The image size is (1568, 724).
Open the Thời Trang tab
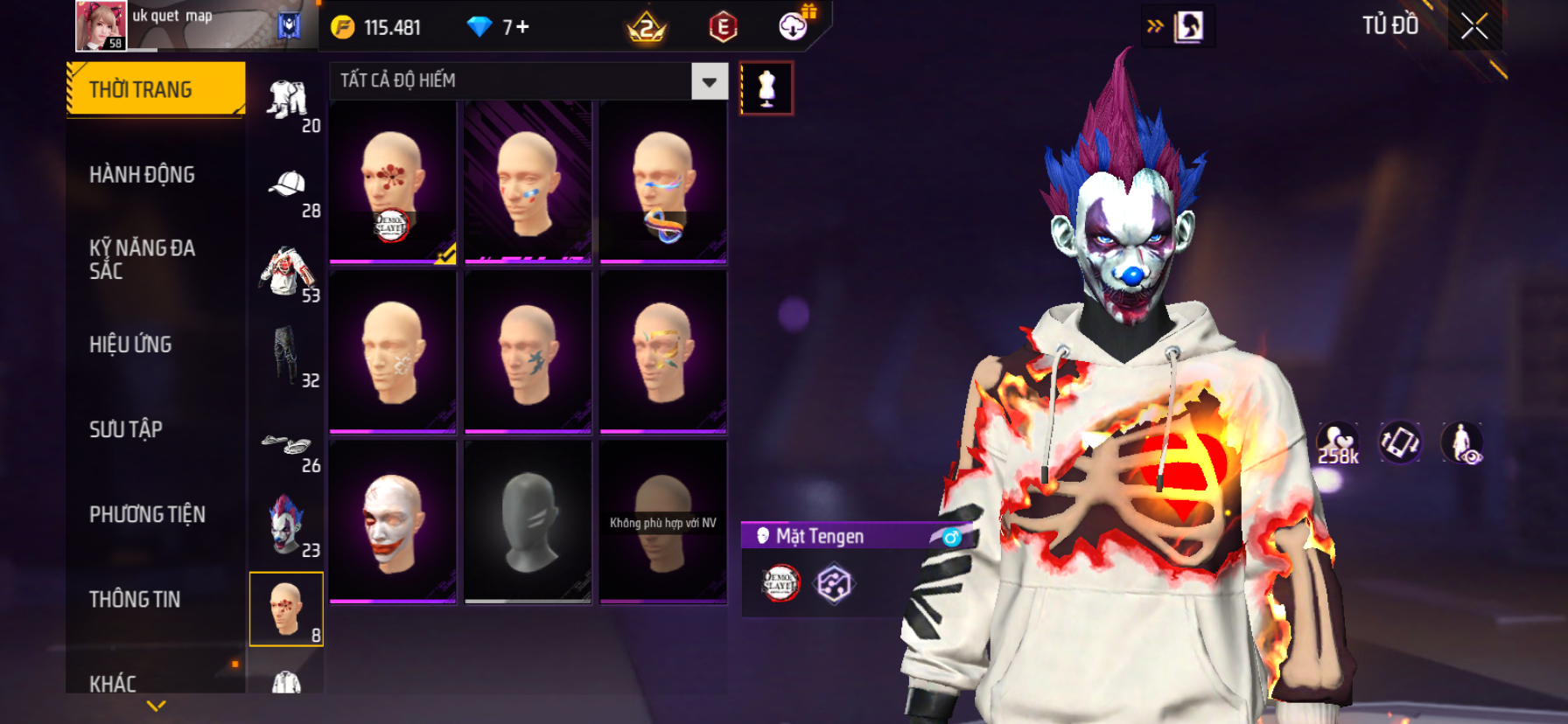point(155,89)
